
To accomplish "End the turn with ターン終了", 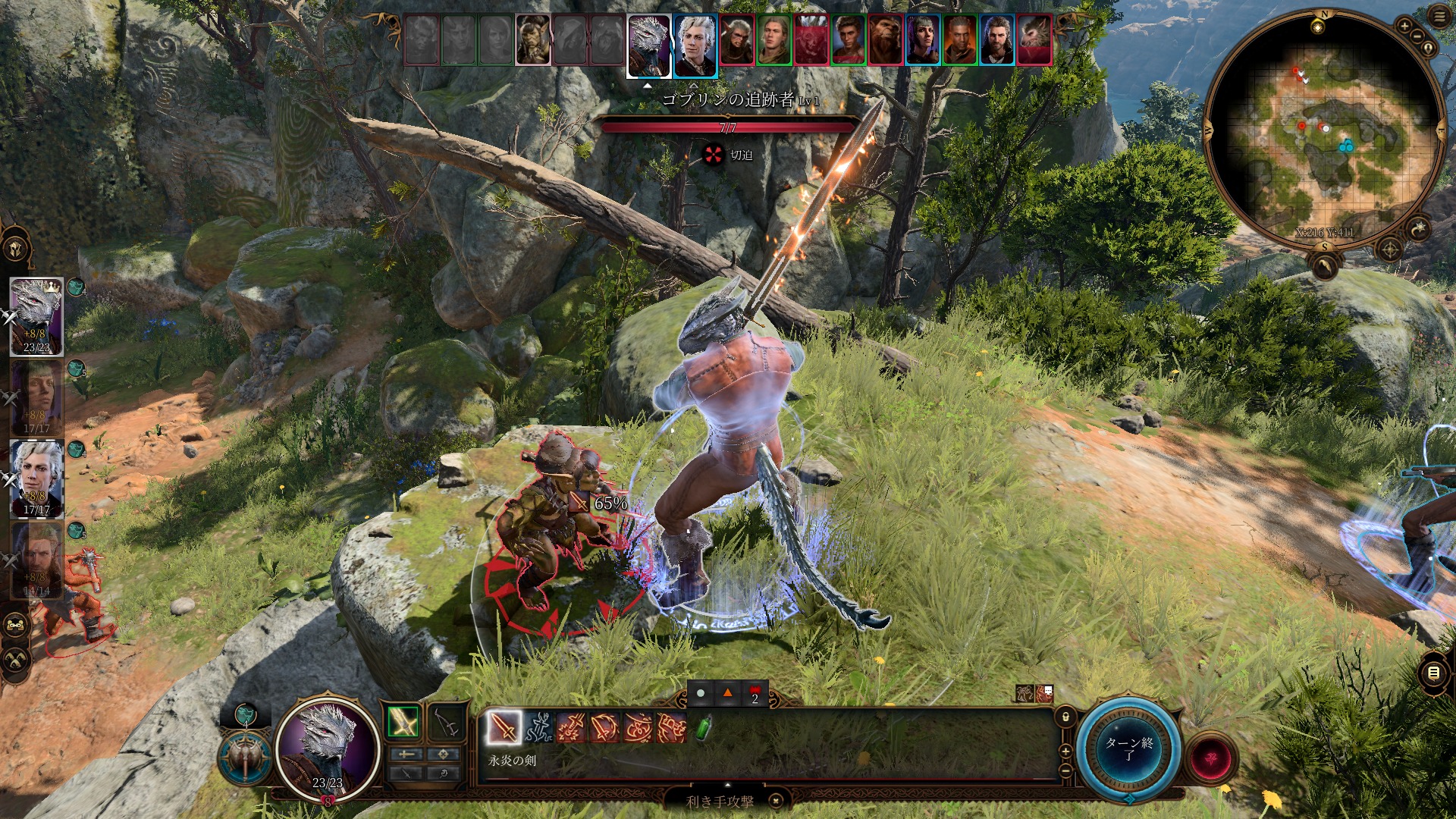I will point(1128,749).
